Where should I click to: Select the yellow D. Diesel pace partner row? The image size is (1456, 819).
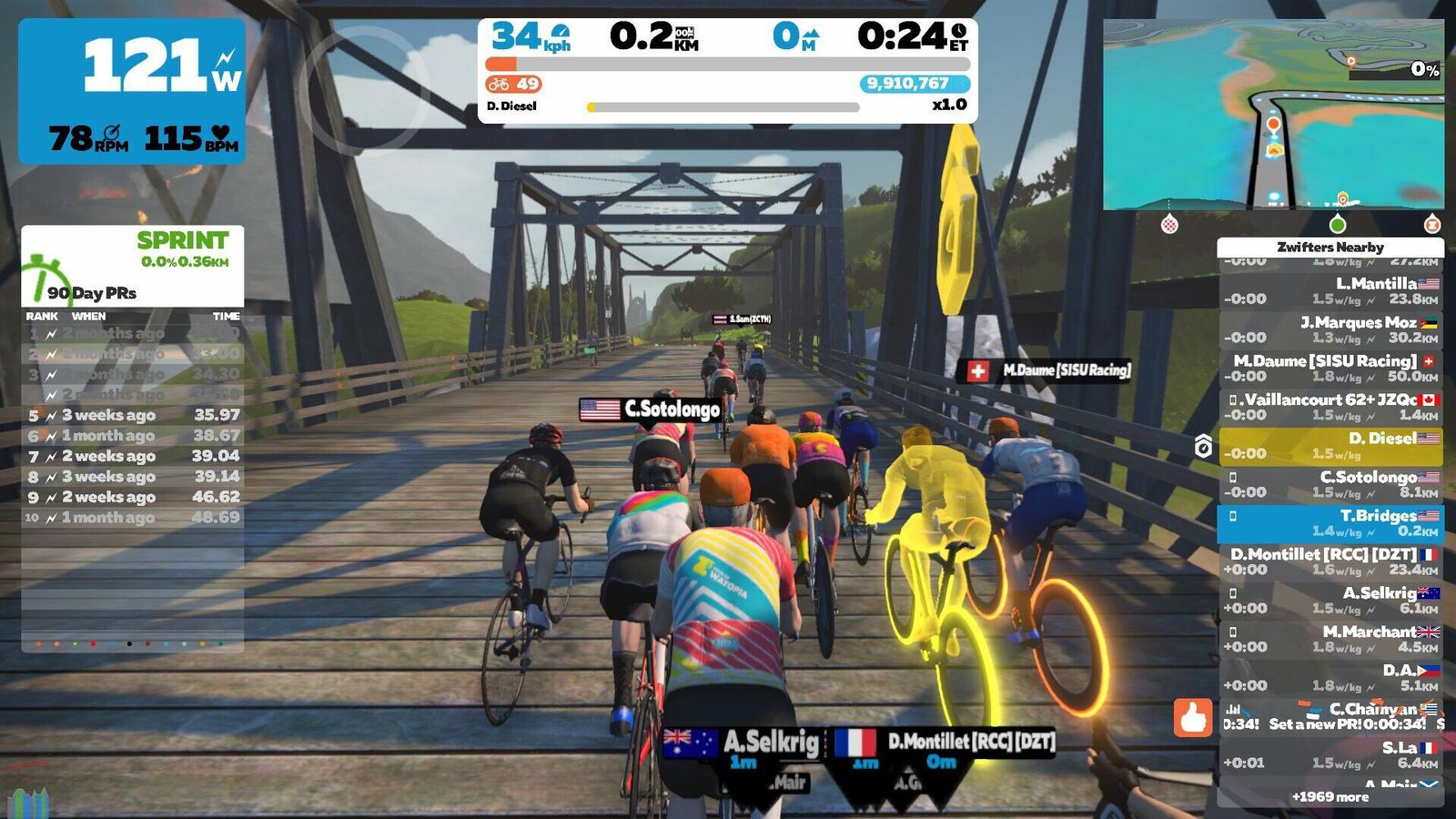point(1330,446)
